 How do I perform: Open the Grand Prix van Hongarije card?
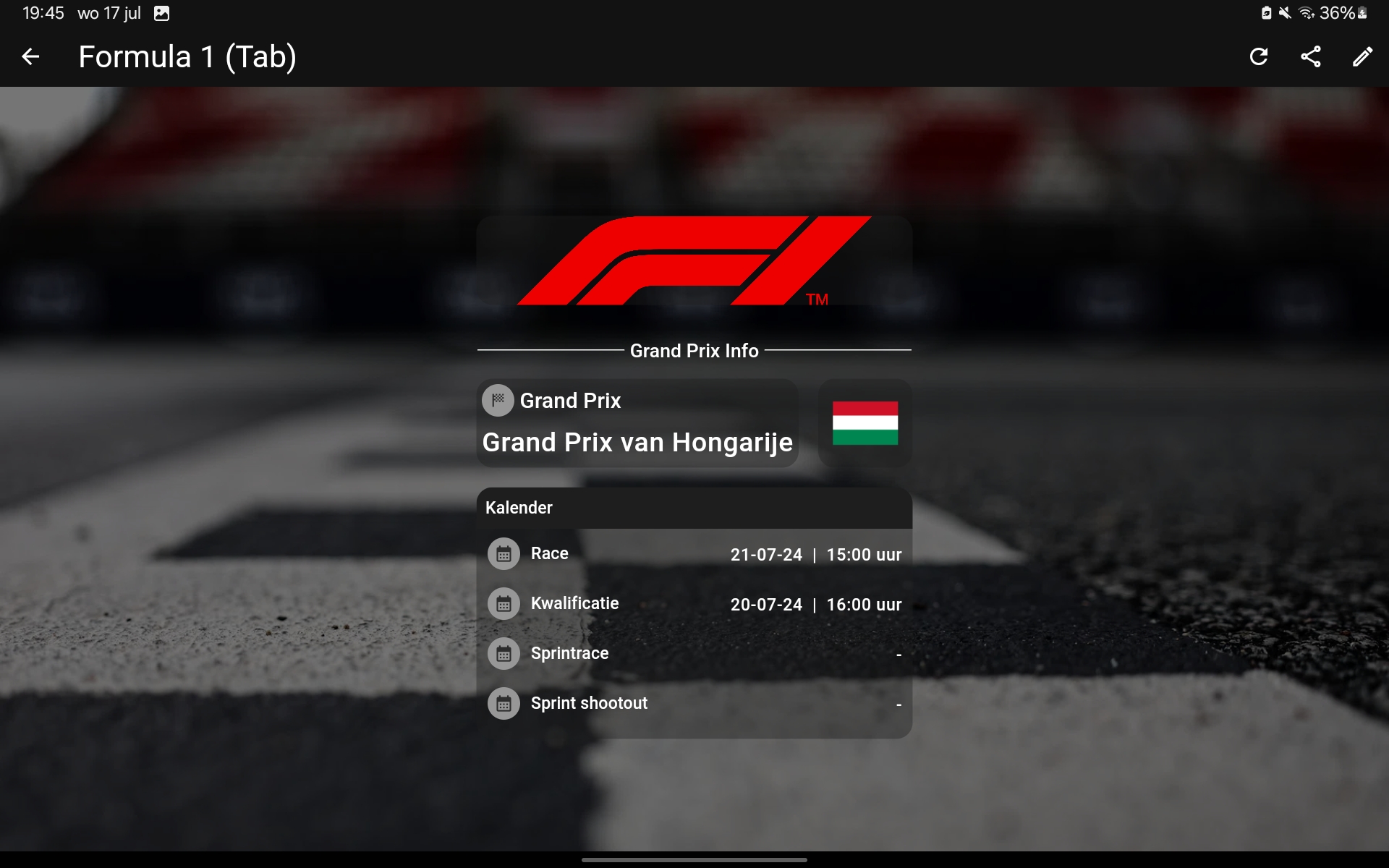(637, 423)
